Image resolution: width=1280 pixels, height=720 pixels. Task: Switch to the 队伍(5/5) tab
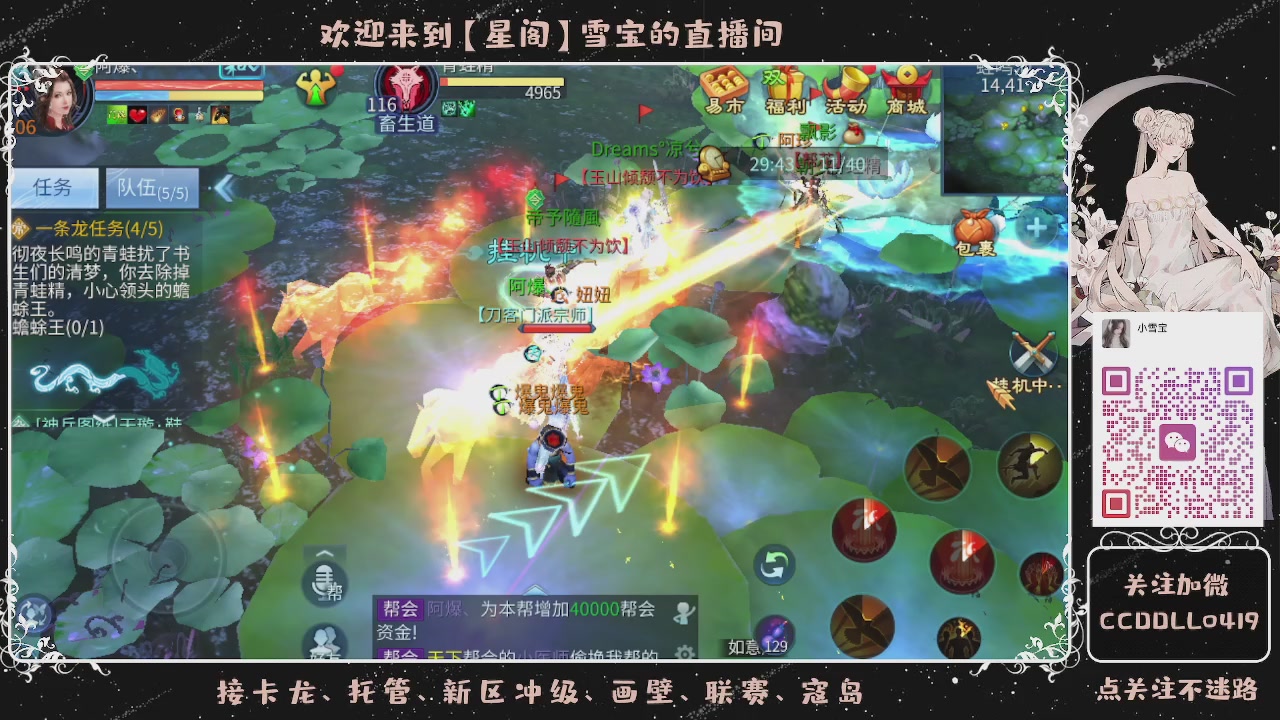[150, 189]
